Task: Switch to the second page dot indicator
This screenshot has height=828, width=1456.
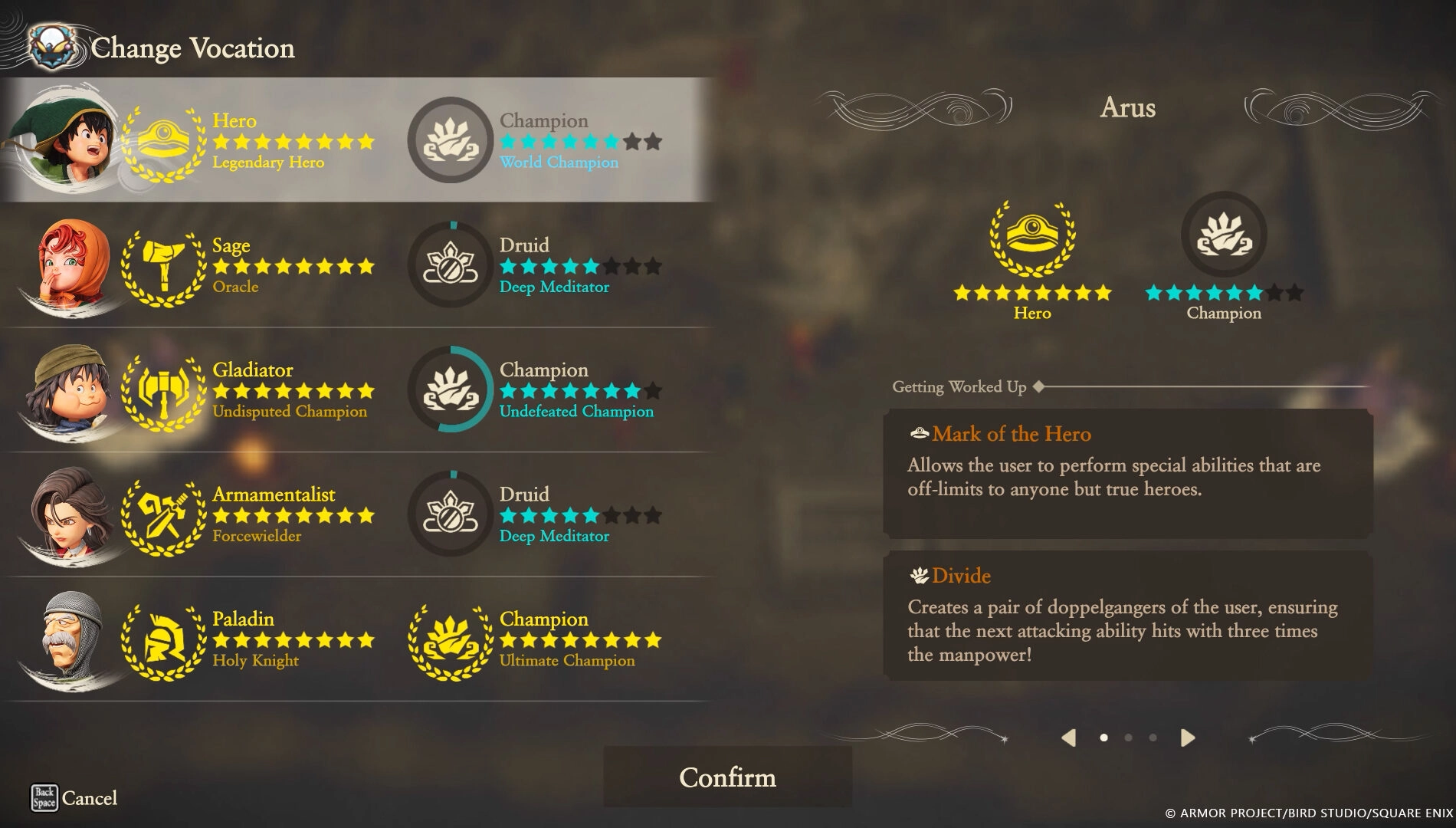Action: pyautogui.click(x=1127, y=736)
